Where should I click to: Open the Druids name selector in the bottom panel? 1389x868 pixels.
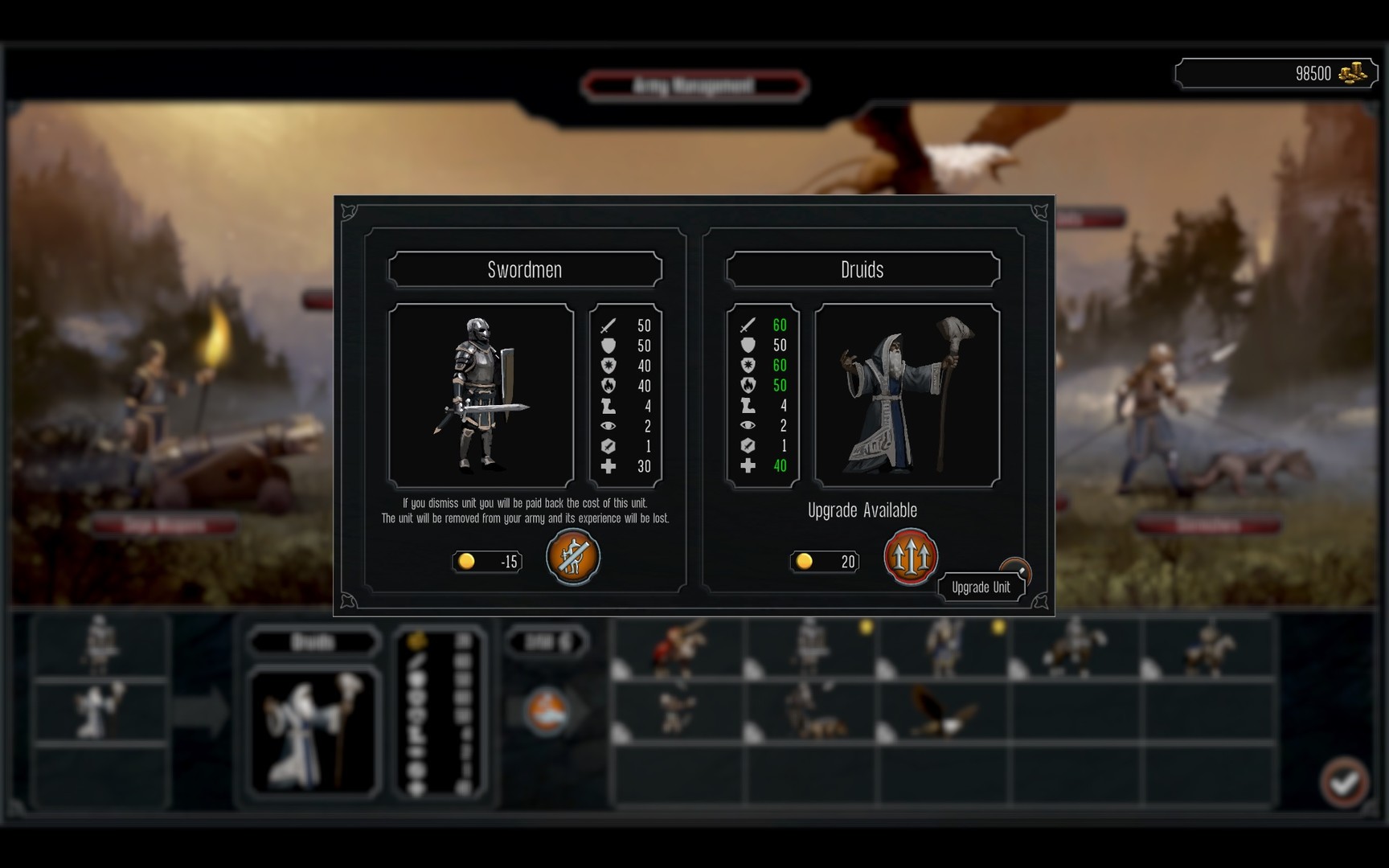click(x=313, y=641)
